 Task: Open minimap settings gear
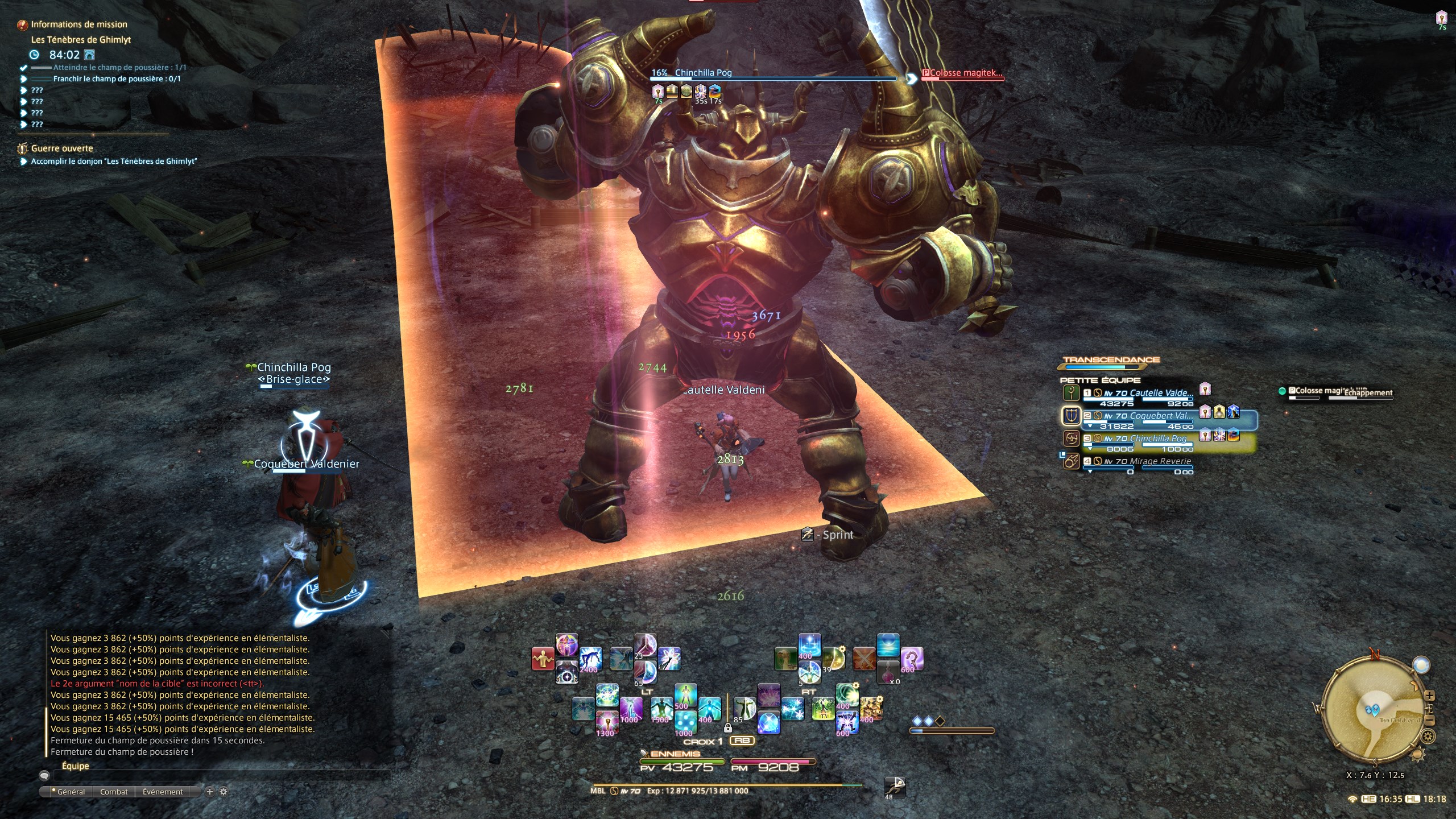1427,737
